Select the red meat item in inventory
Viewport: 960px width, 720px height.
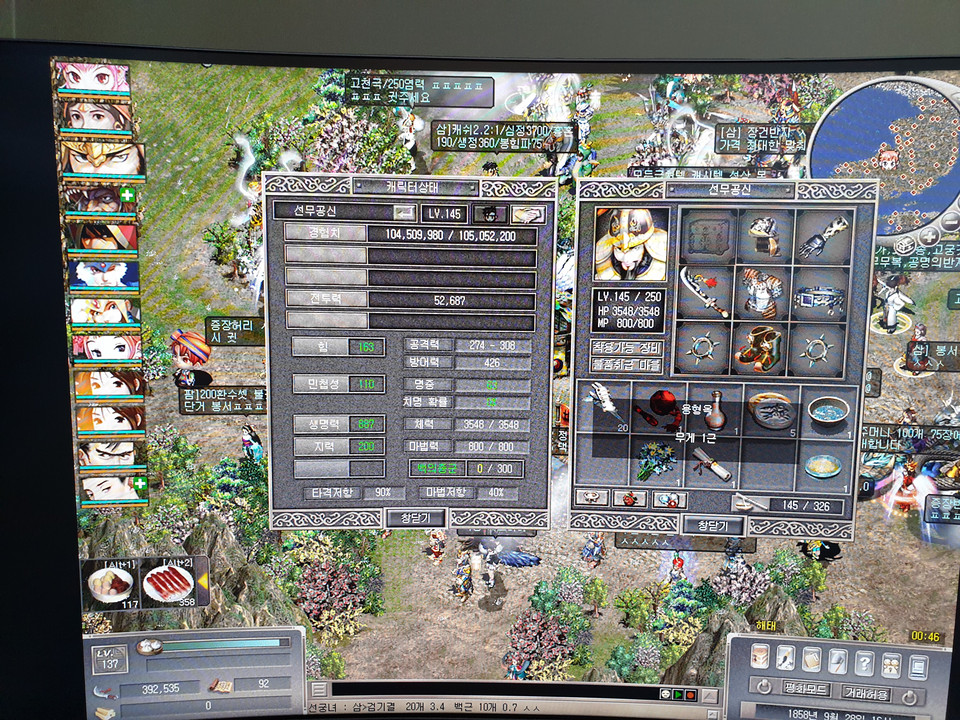659,406
